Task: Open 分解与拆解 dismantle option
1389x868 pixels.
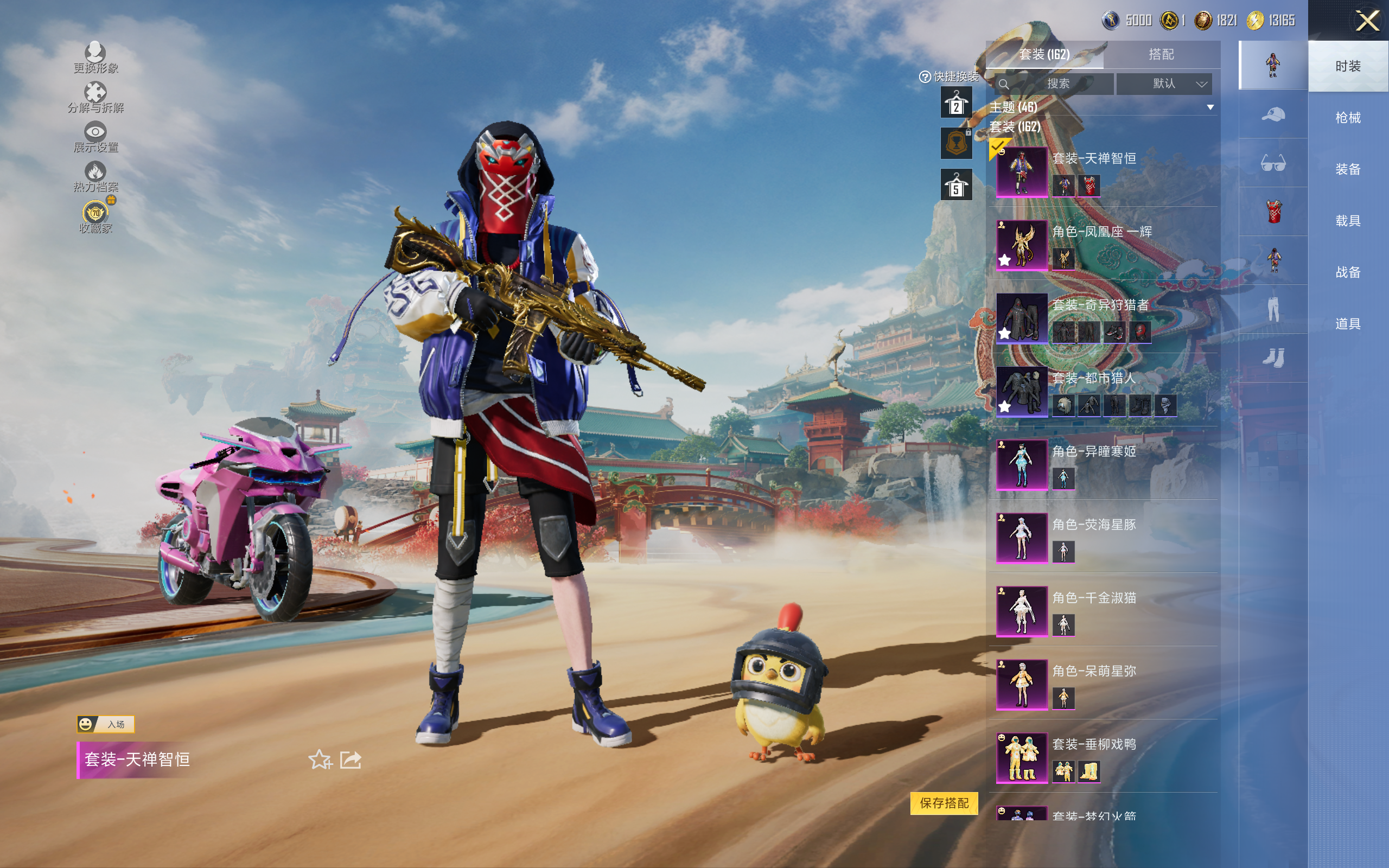Action: 95,98
